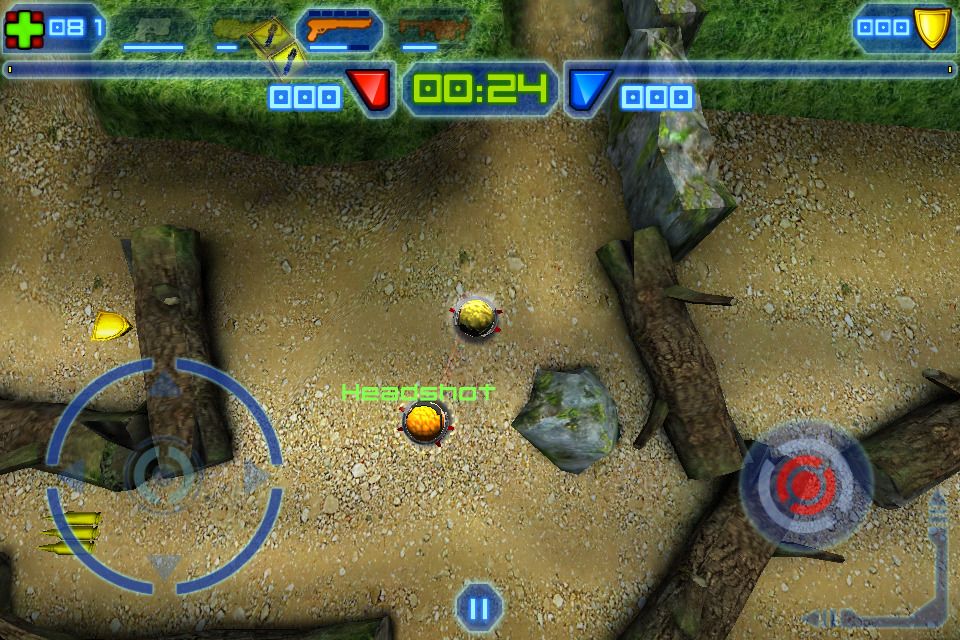
Task: Move down with the joystick's down arrow
Action: tap(164, 566)
